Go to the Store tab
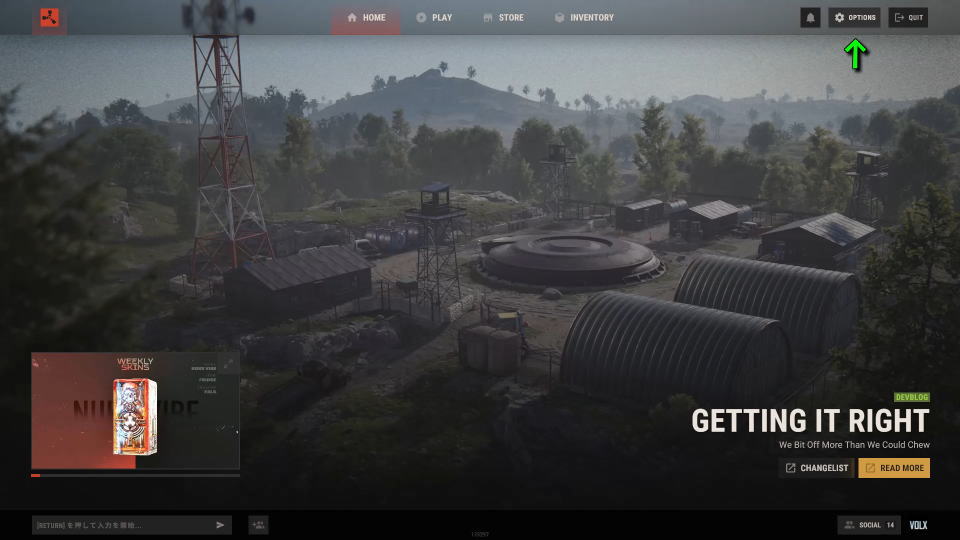Viewport: 960px width, 540px height. pyautogui.click(x=503, y=18)
